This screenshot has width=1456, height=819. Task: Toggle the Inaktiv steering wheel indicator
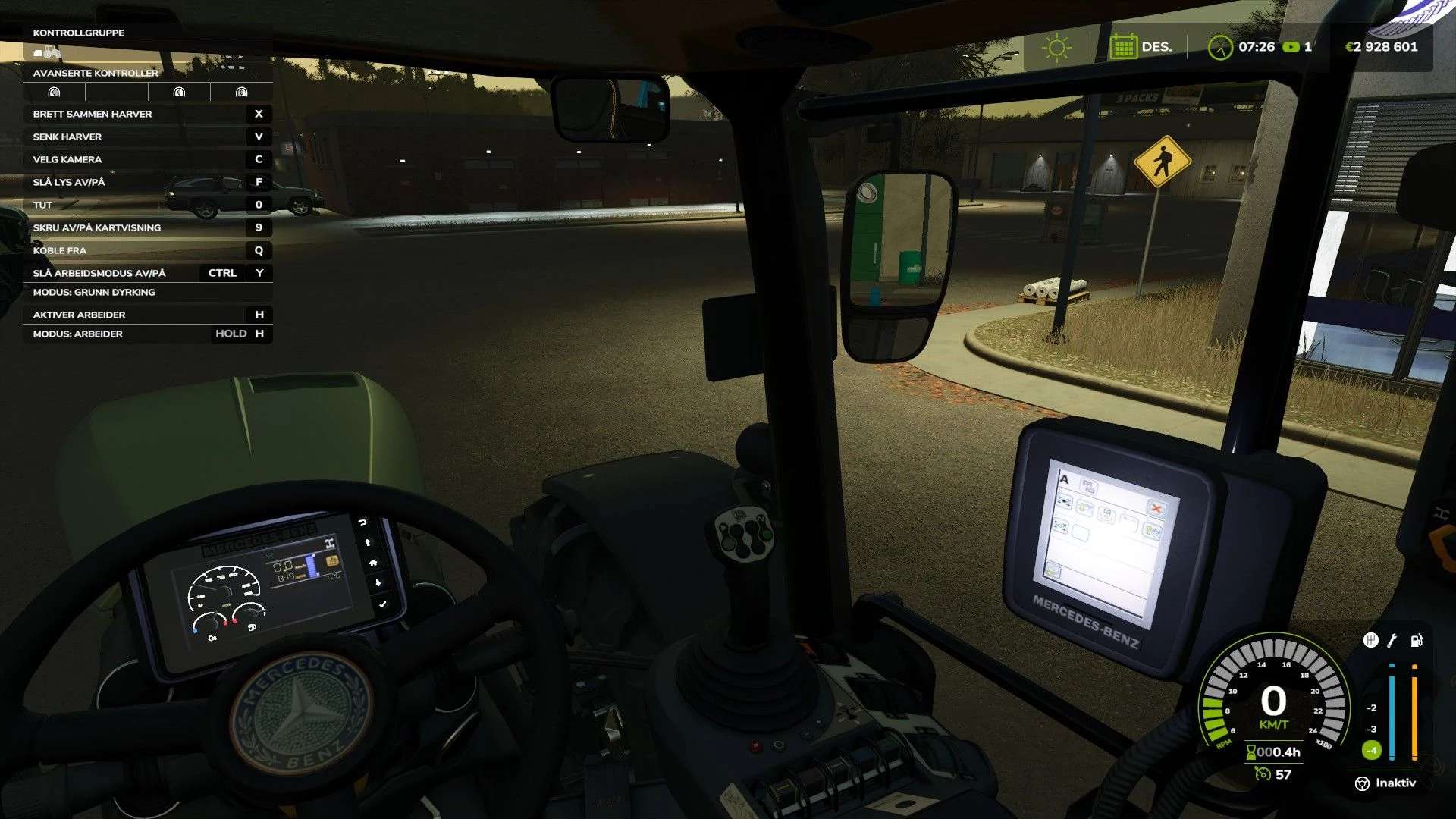[x=1362, y=783]
